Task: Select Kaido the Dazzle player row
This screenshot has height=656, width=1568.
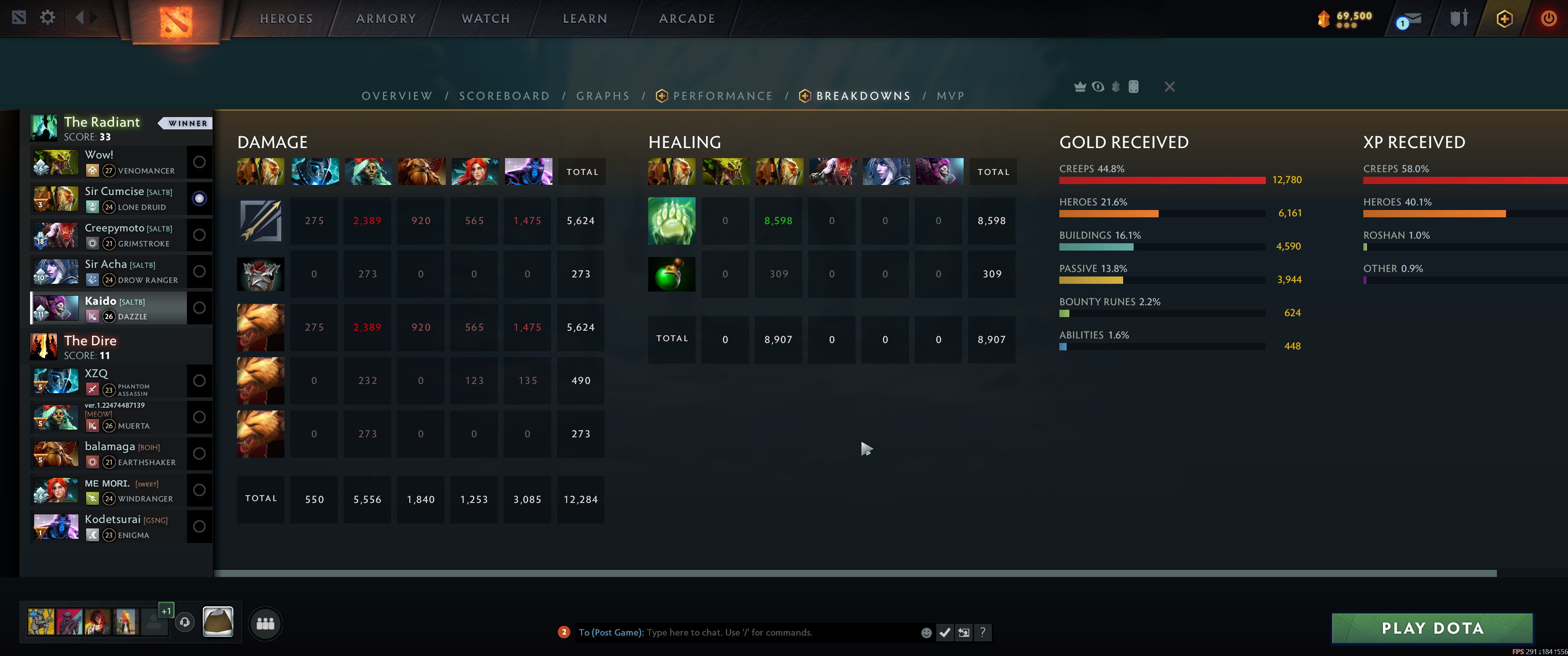Action: tap(116, 308)
